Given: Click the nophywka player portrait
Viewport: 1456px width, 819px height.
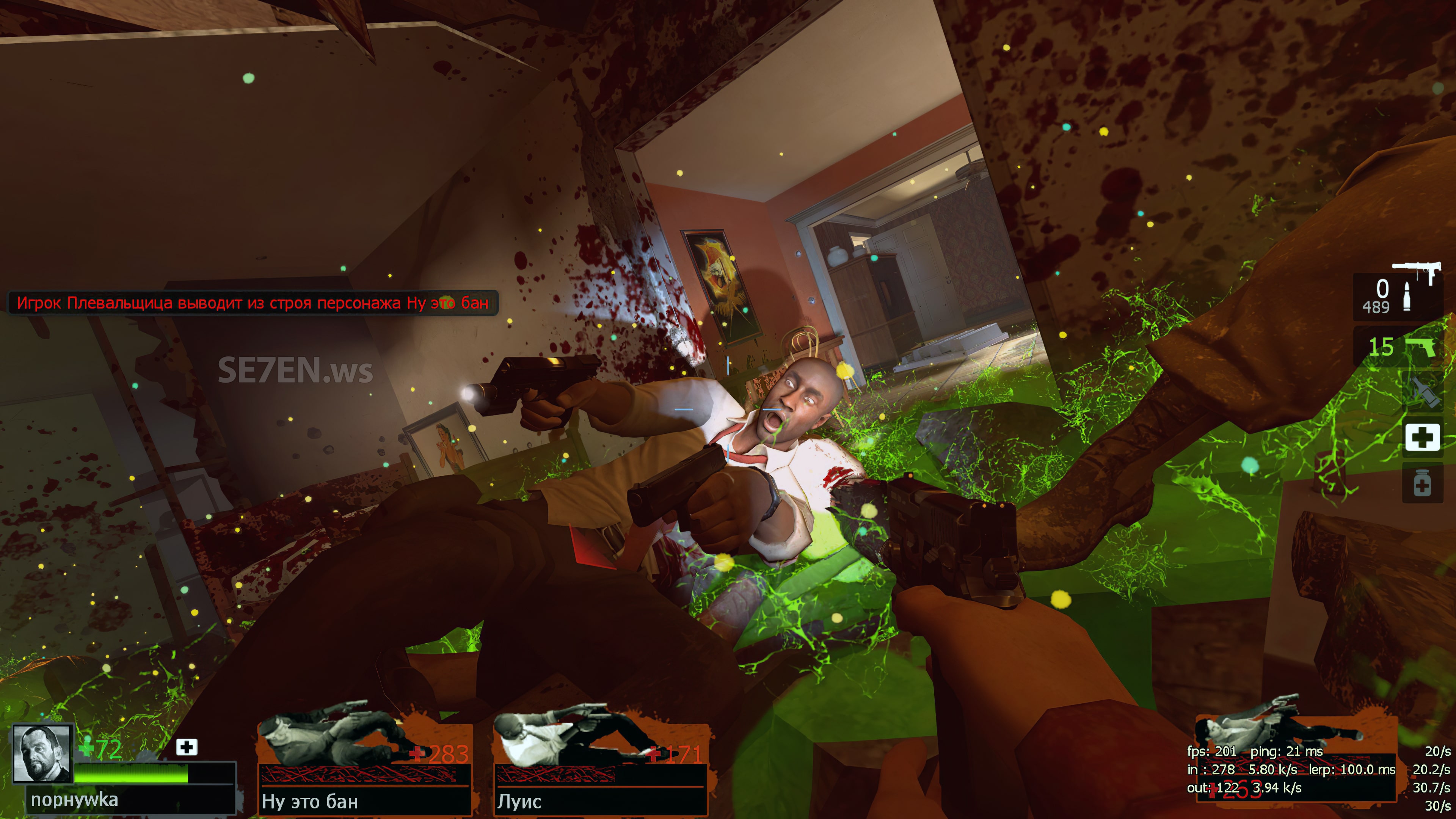Looking at the screenshot, I should tap(42, 753).
